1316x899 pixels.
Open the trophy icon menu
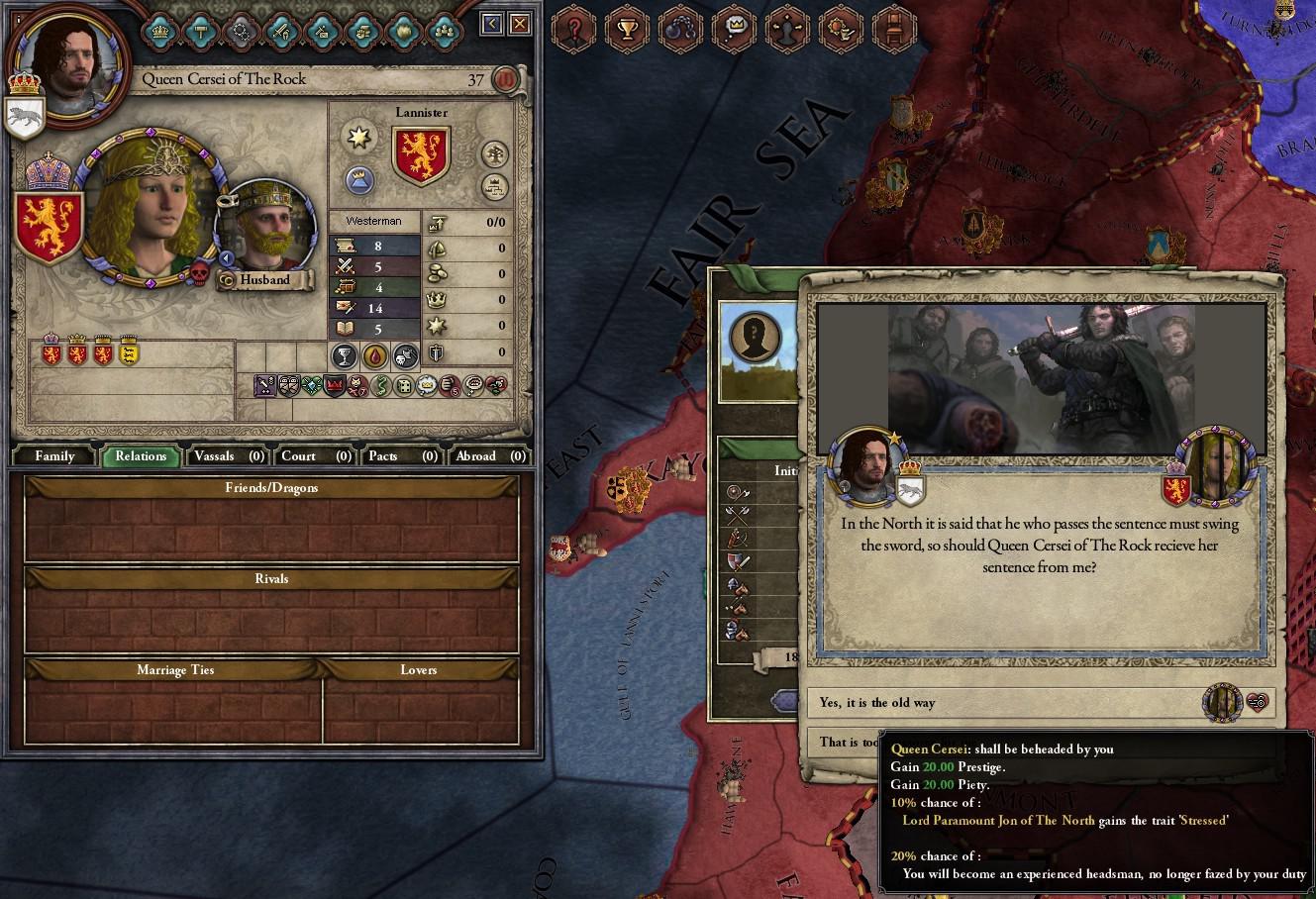(627, 30)
